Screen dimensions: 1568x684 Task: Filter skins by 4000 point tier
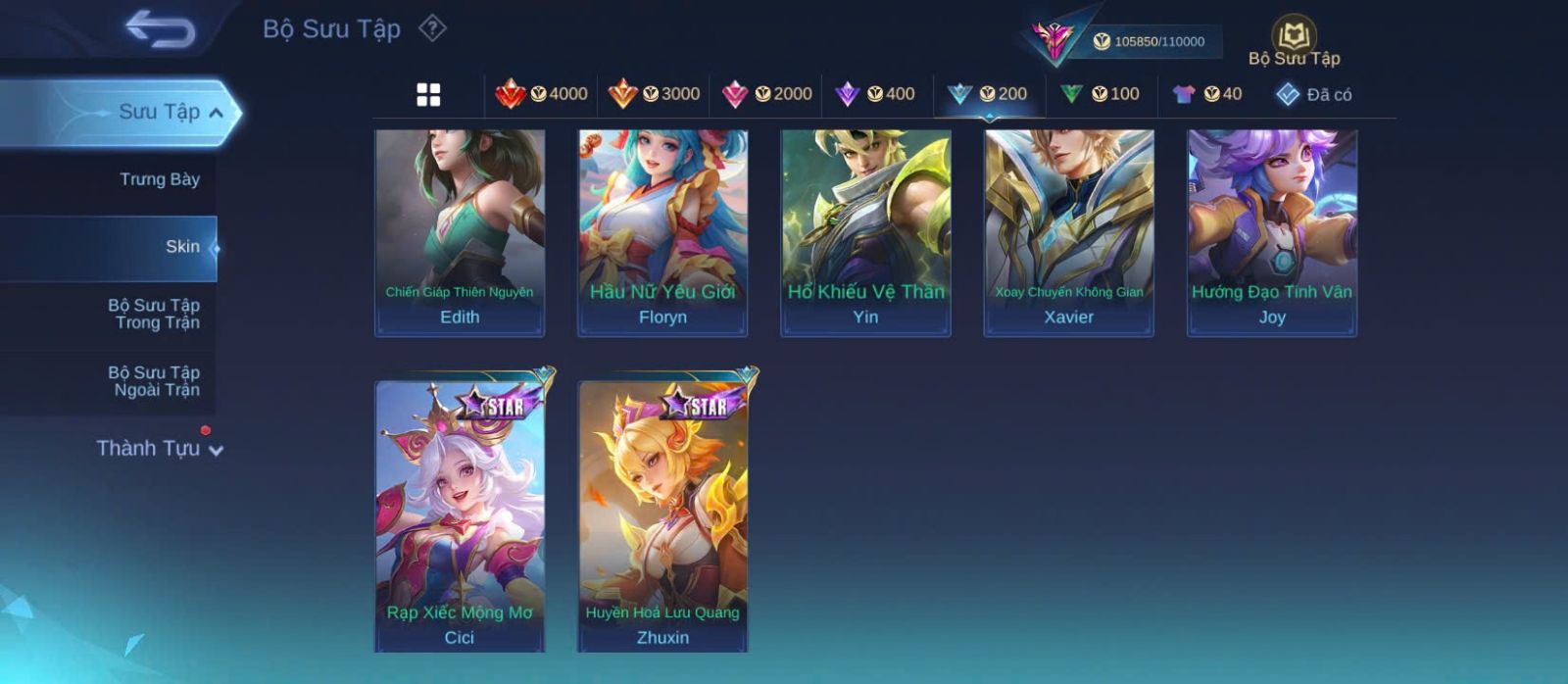click(541, 94)
